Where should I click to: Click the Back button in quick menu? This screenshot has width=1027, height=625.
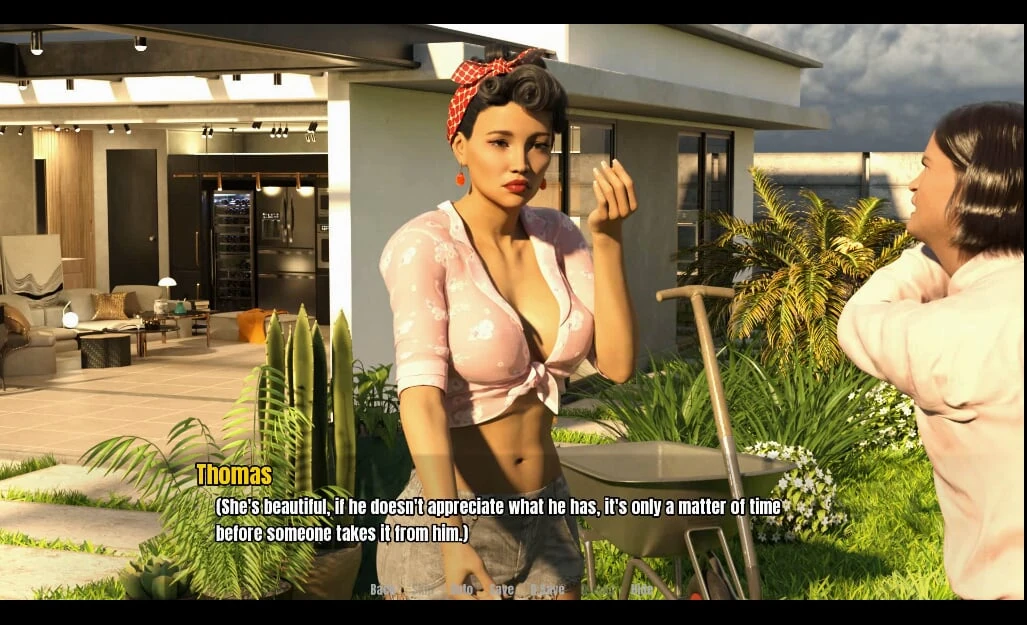[x=382, y=590]
